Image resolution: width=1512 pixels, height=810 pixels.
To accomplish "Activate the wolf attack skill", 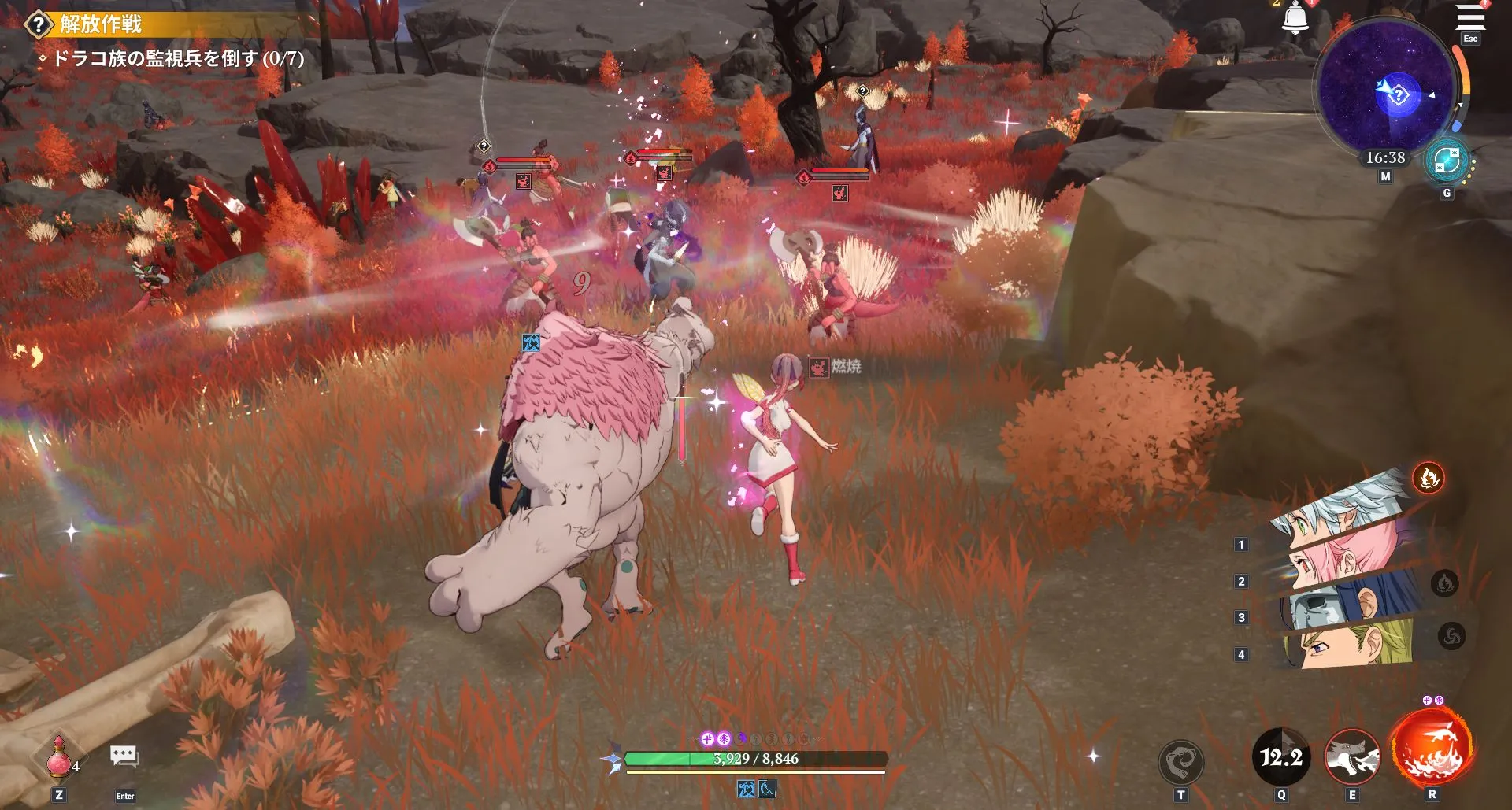I will click(1352, 757).
